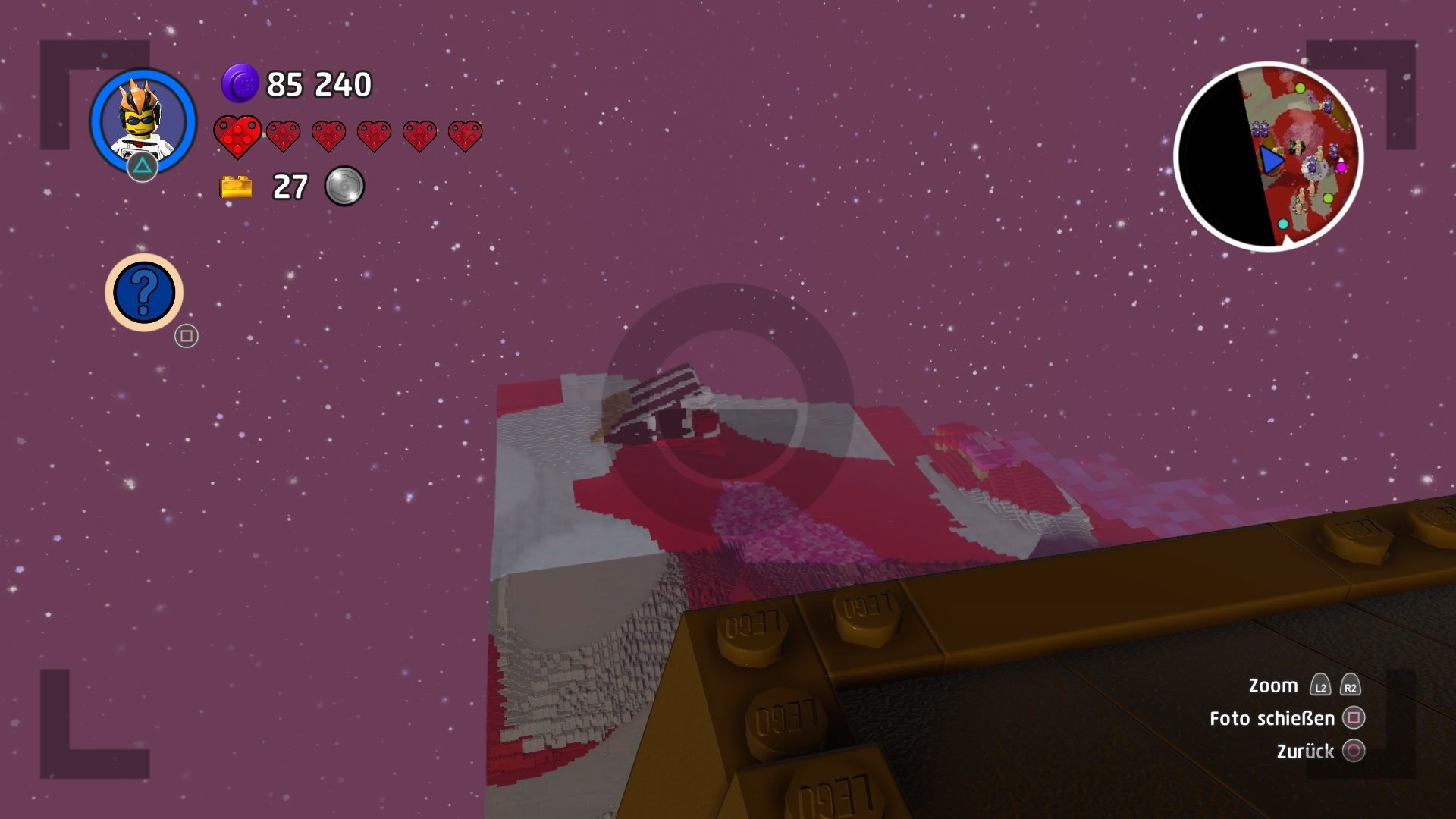Click the L2 shoulder button prompt for Zoom
Image resolution: width=1456 pixels, height=819 pixels.
pos(1319,685)
